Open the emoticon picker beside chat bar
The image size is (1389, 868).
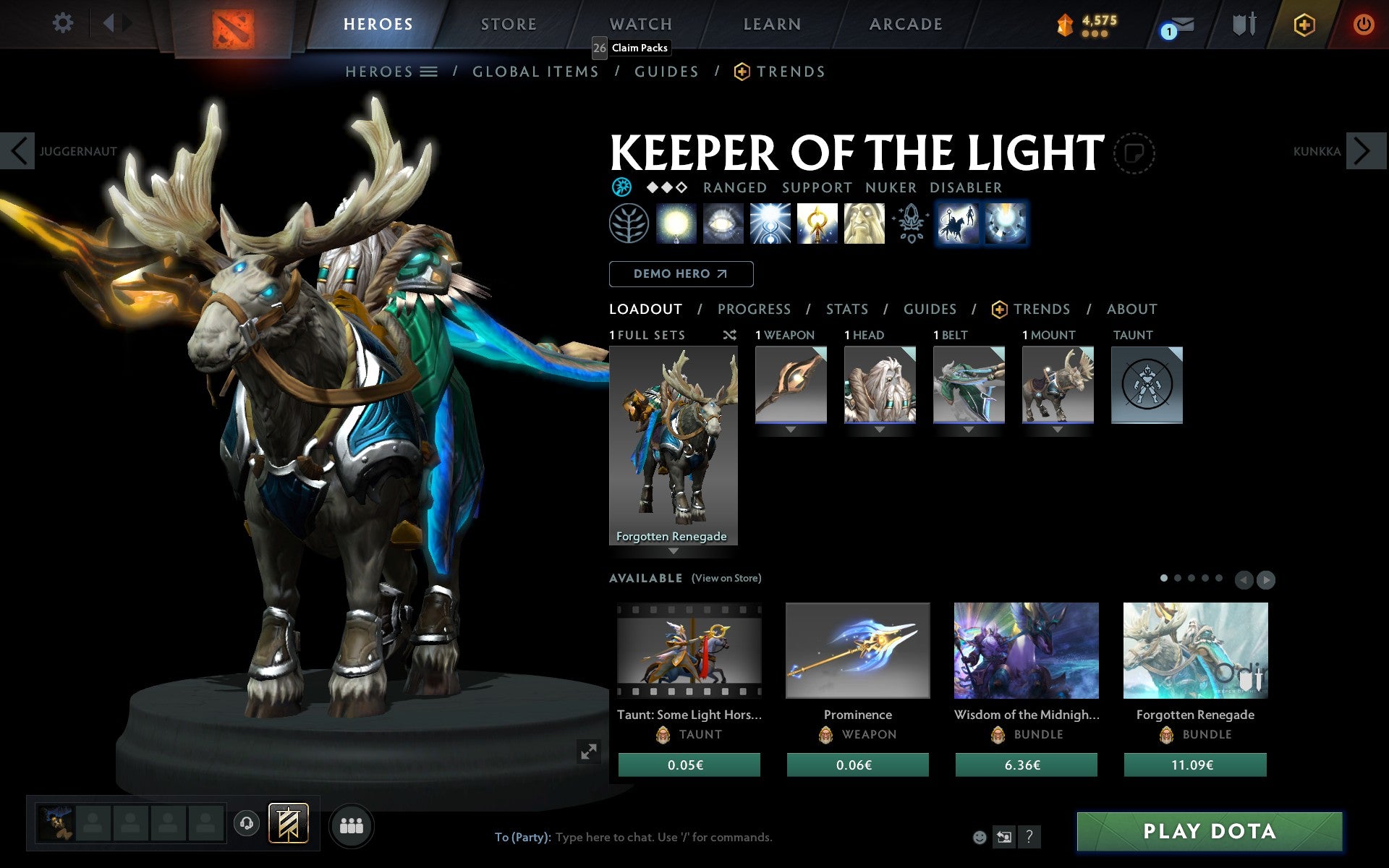tap(980, 837)
